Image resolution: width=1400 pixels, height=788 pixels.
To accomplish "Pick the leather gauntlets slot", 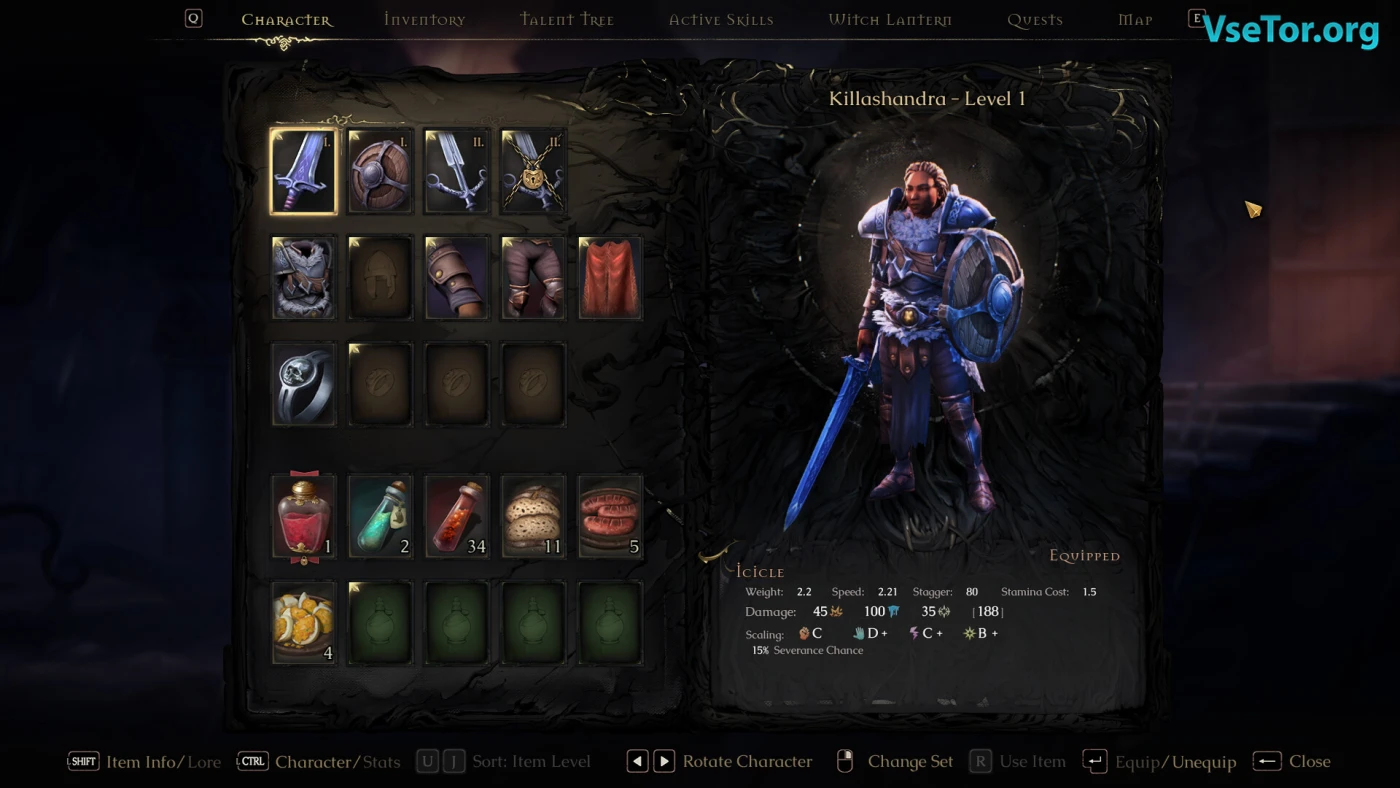I will (x=457, y=277).
